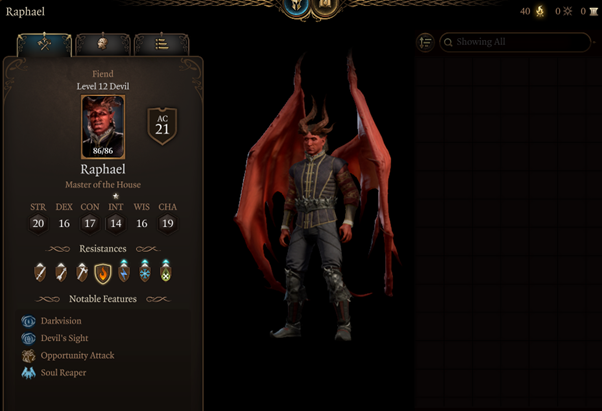The width and height of the screenshot is (602, 411).
Task: Switch to the list details tab
Action: (161, 45)
